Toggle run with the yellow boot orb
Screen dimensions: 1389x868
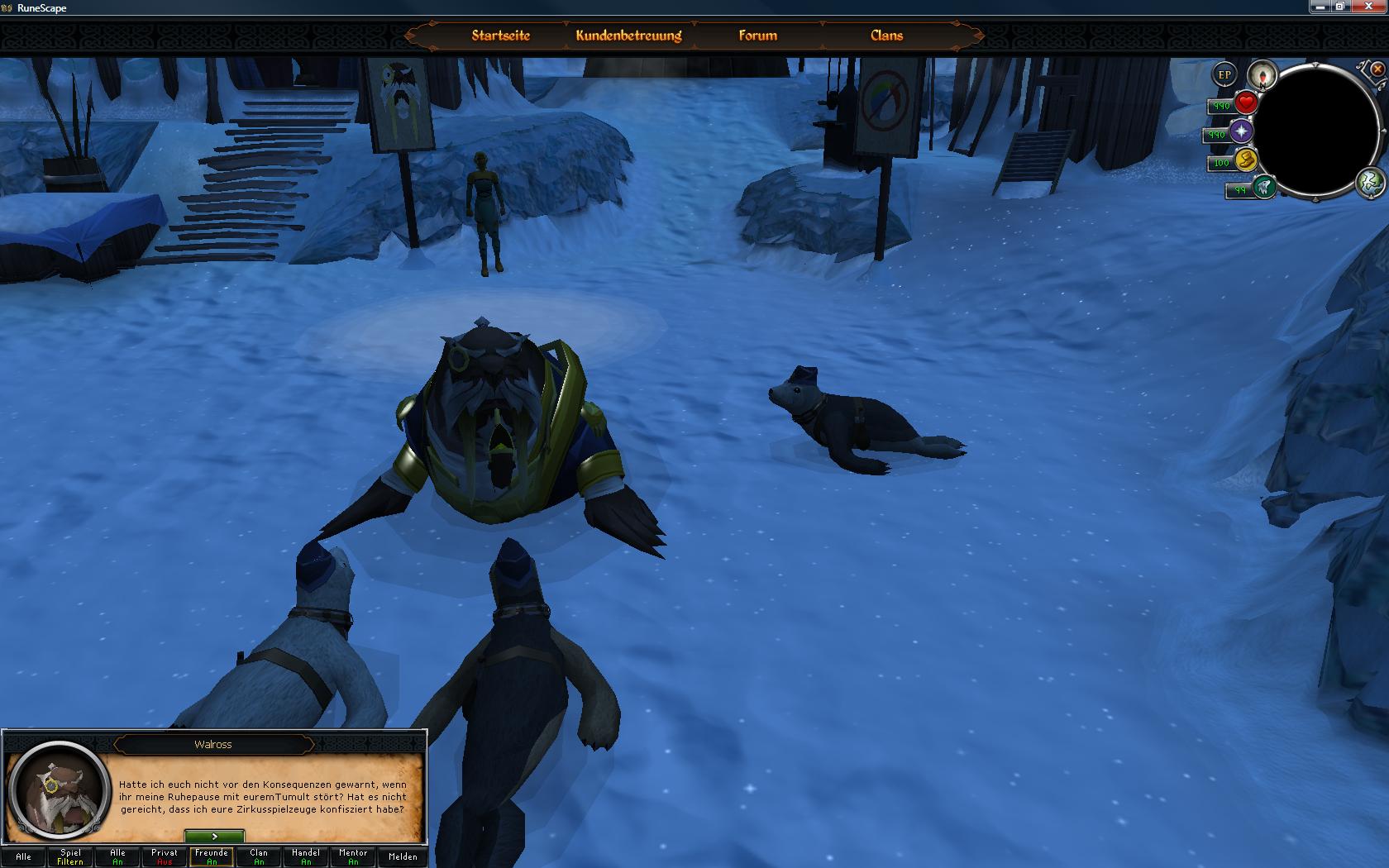point(1245,160)
